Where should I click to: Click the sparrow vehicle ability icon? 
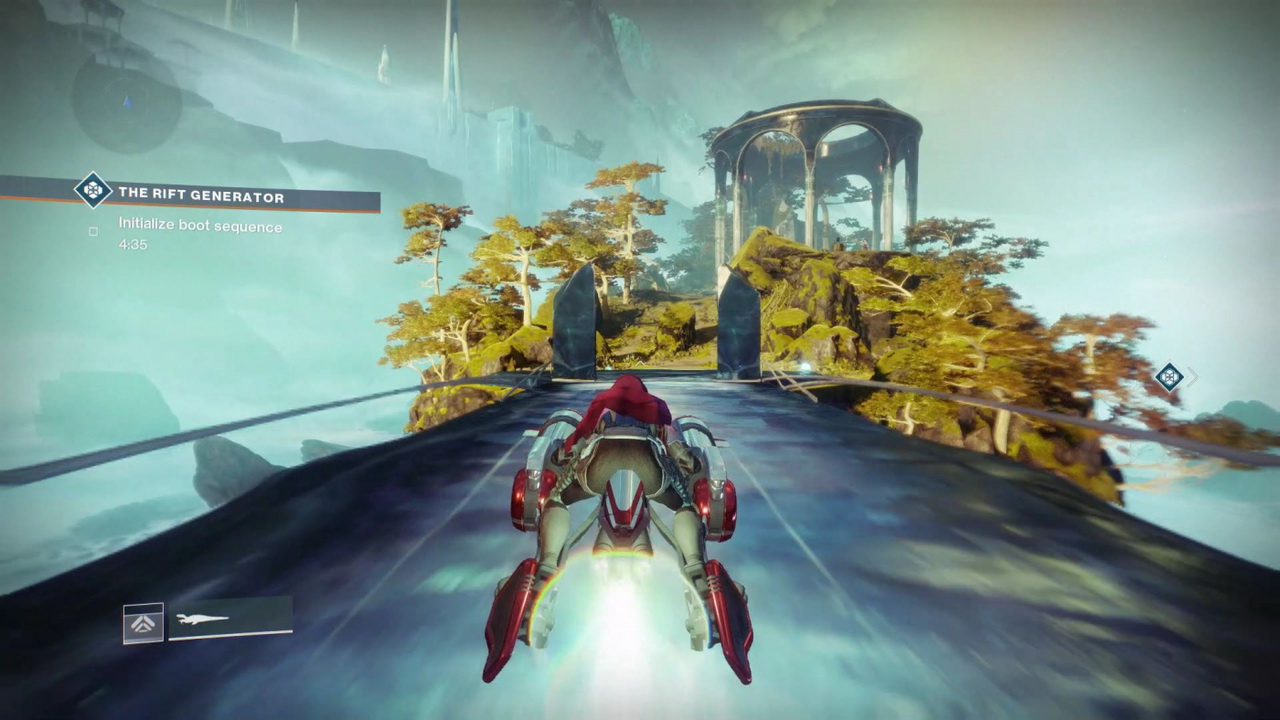[143, 623]
